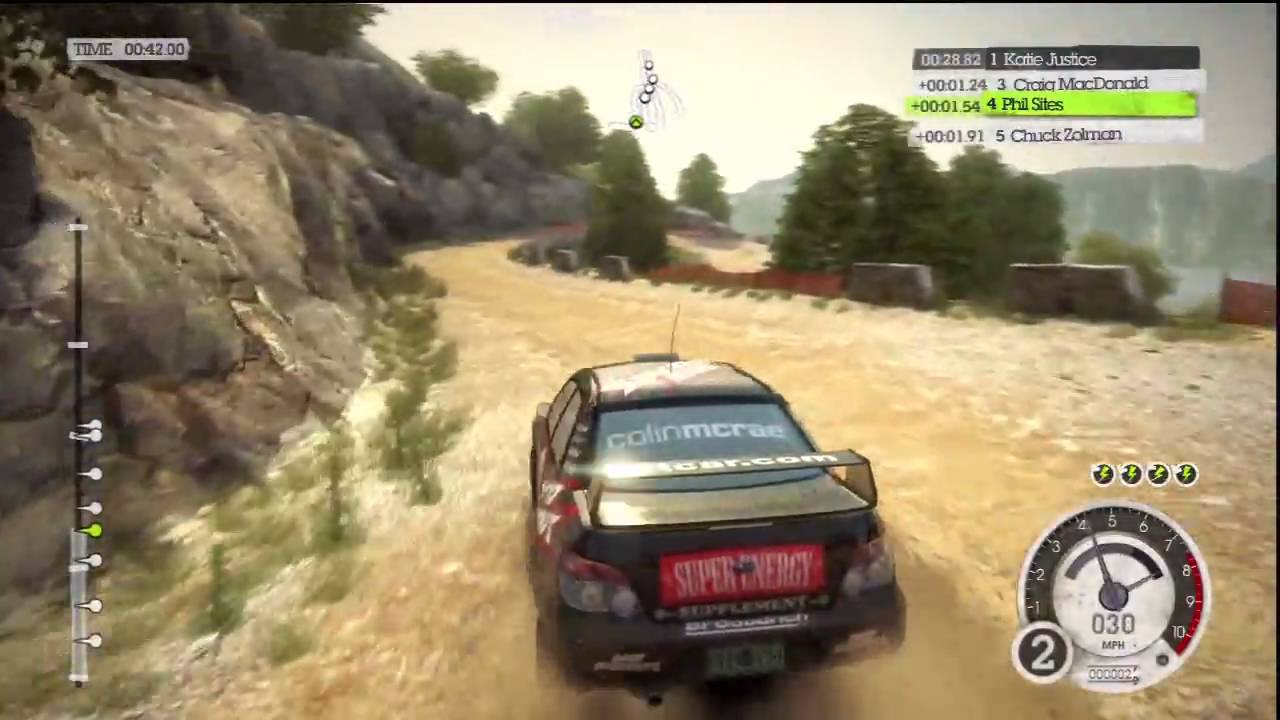This screenshot has height=720, width=1280.
Task: Activate the second boost lightning icon
Action: [x=1129, y=474]
